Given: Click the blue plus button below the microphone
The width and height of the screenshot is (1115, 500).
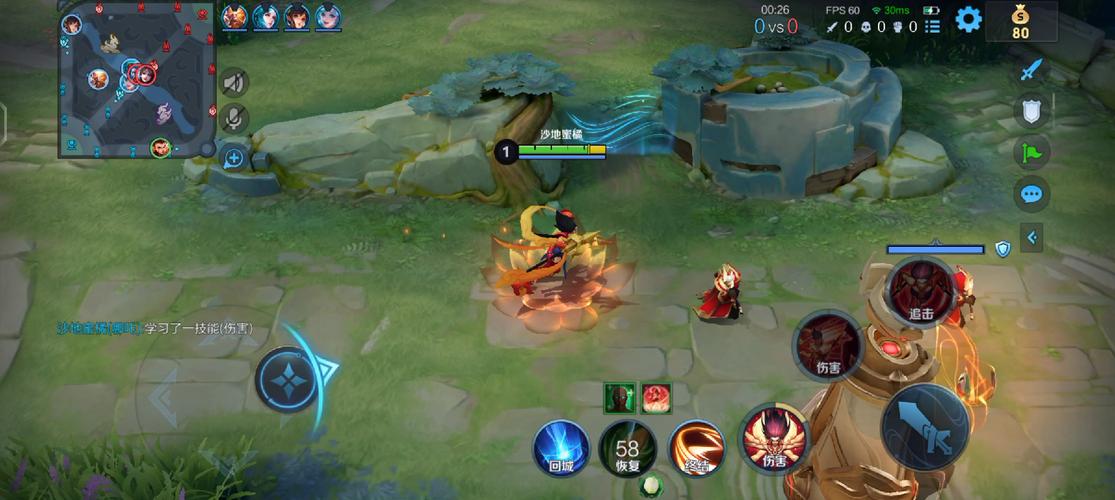Looking at the screenshot, I should click(233, 158).
